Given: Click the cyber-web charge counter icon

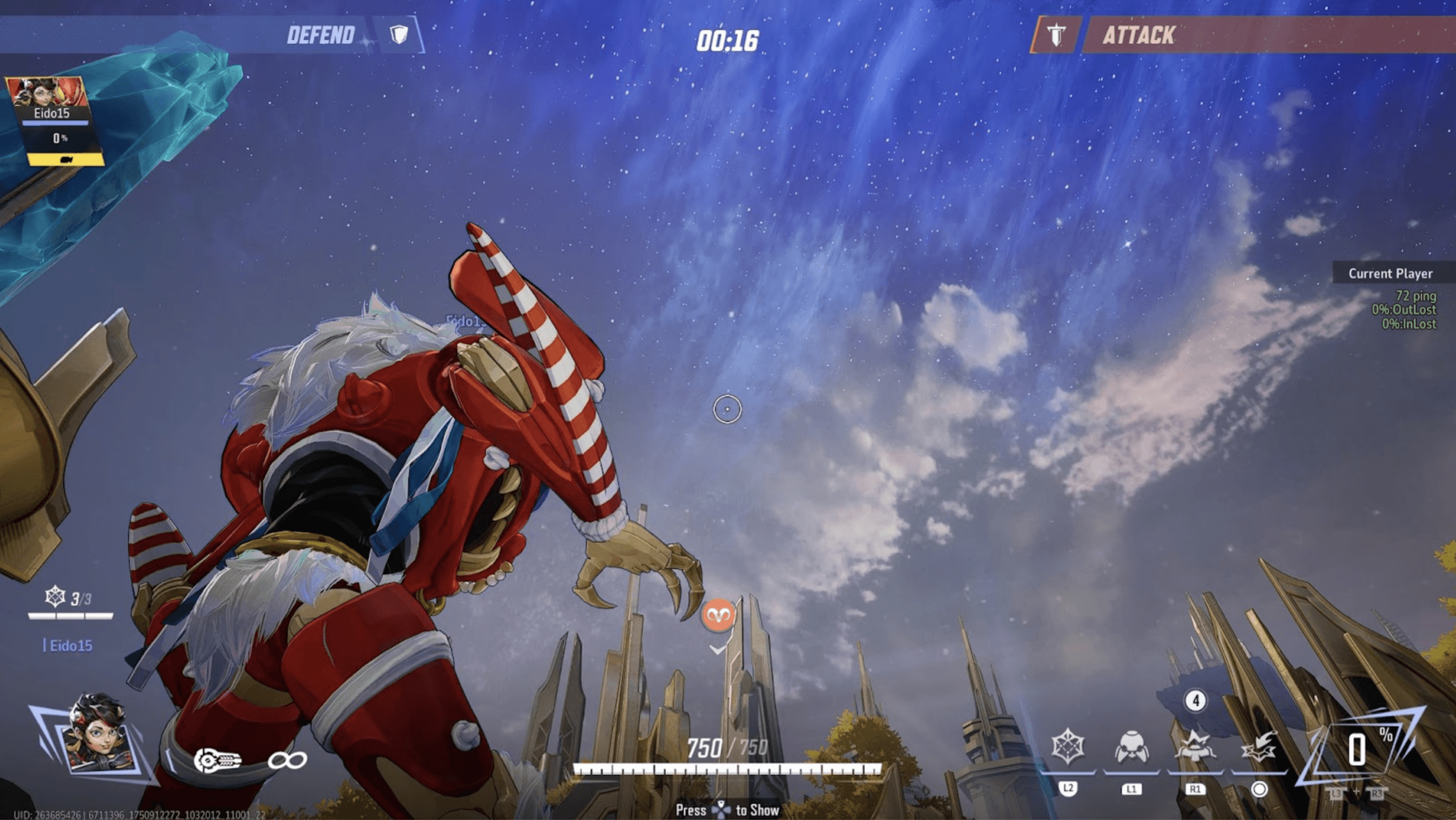Looking at the screenshot, I should point(55,597).
